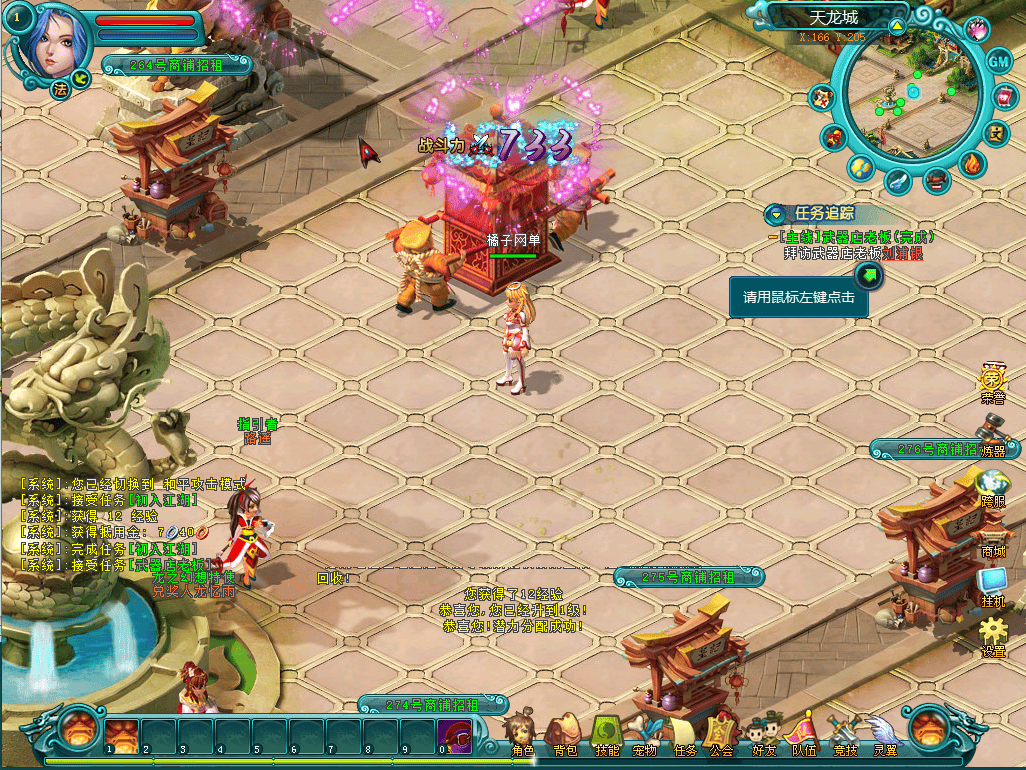Open the 任务 quest log

click(x=685, y=733)
